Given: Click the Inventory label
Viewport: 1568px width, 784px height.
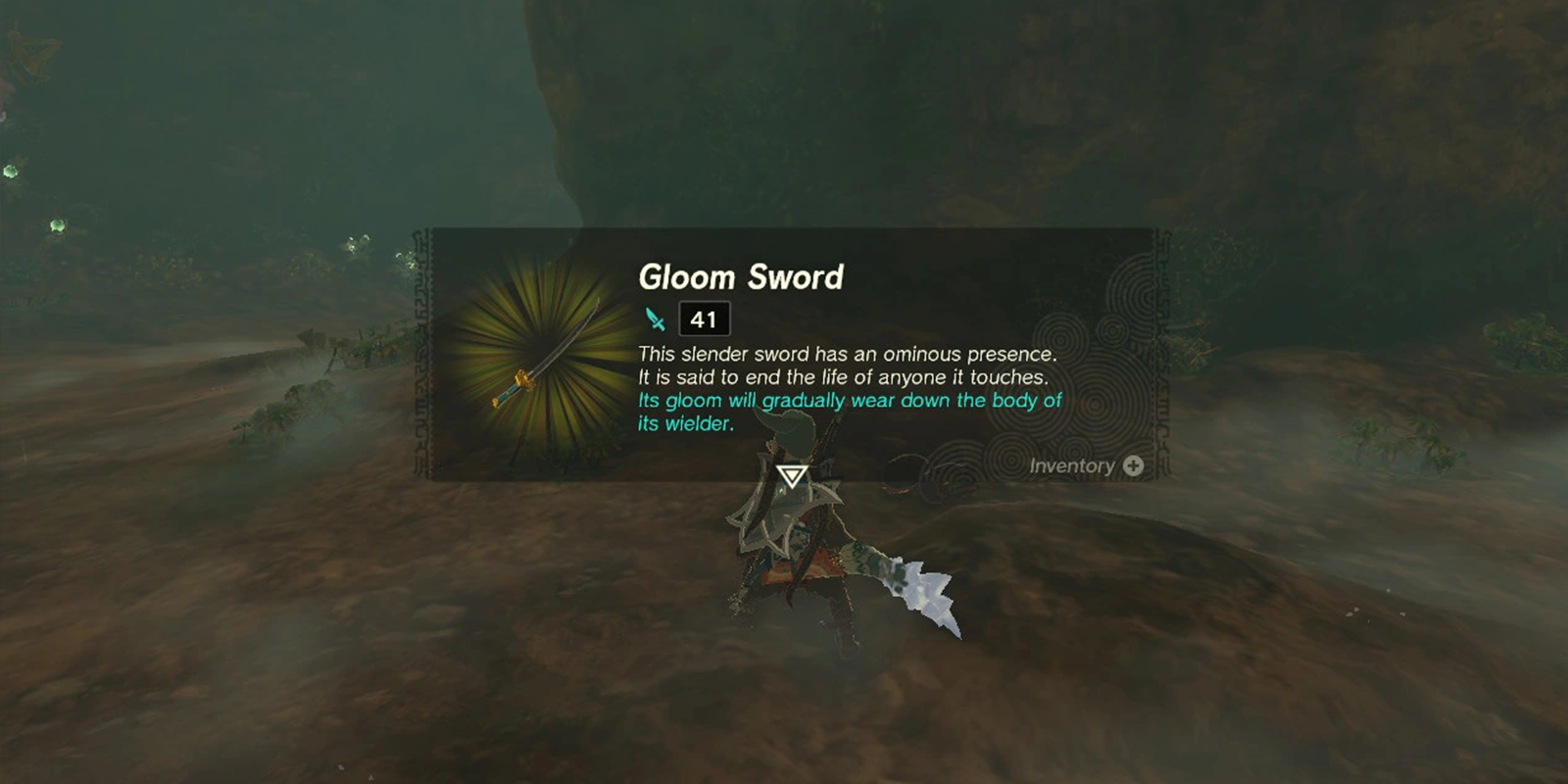Looking at the screenshot, I should (1070, 467).
